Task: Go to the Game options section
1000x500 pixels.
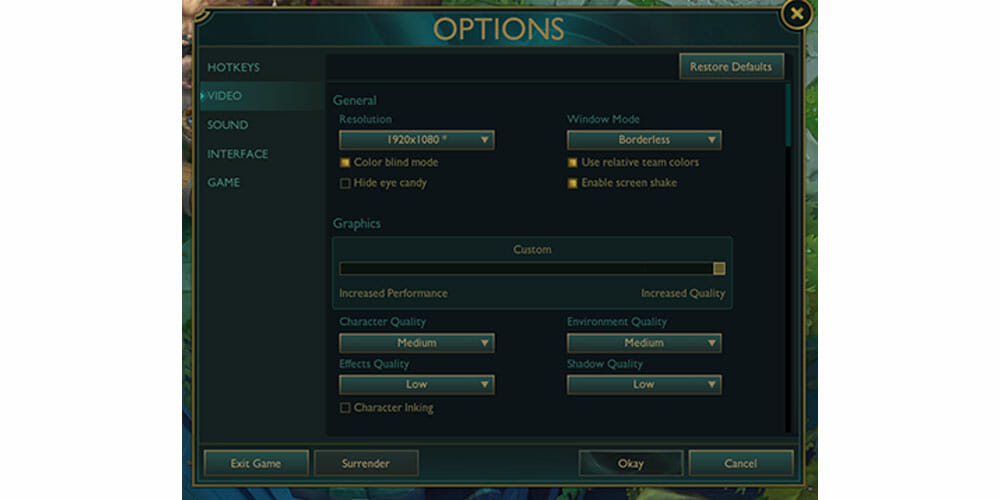Action: pos(223,183)
